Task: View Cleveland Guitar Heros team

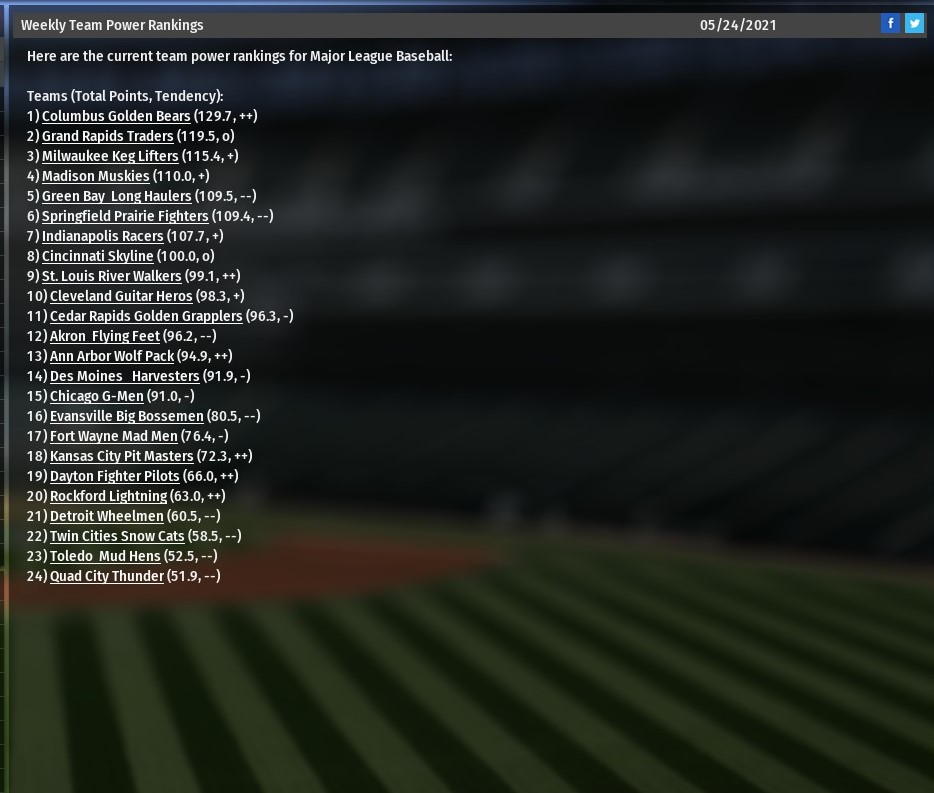Action: pos(121,296)
